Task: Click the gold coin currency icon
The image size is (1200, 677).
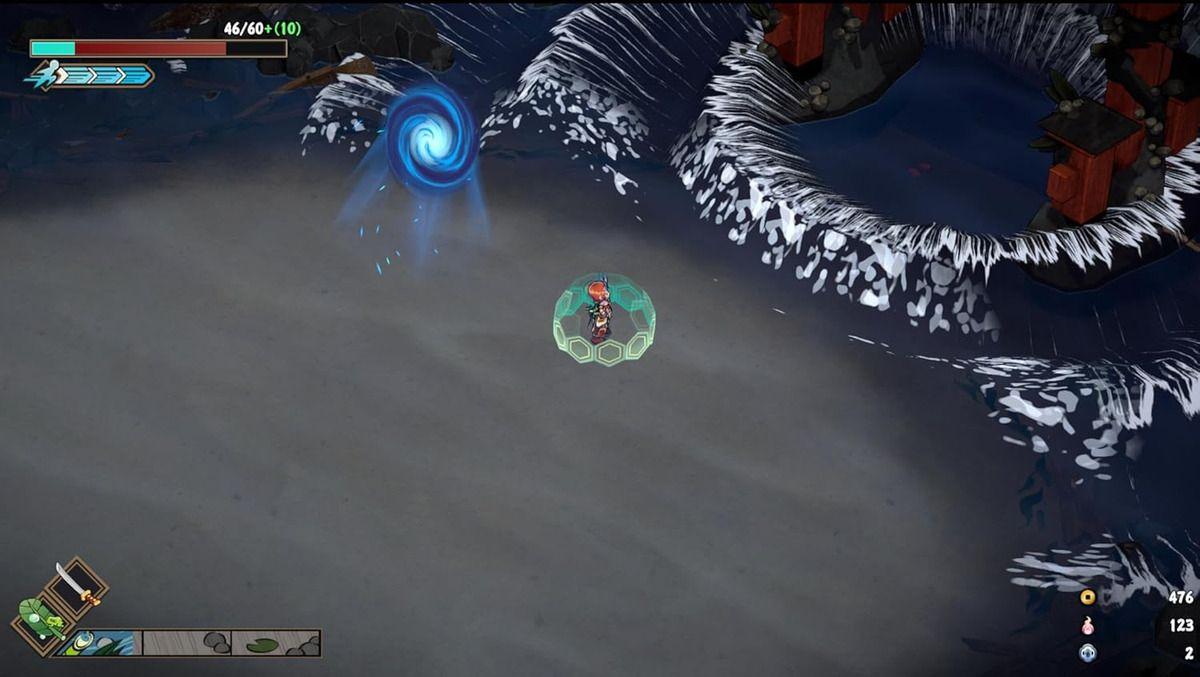Action: coord(1087,598)
